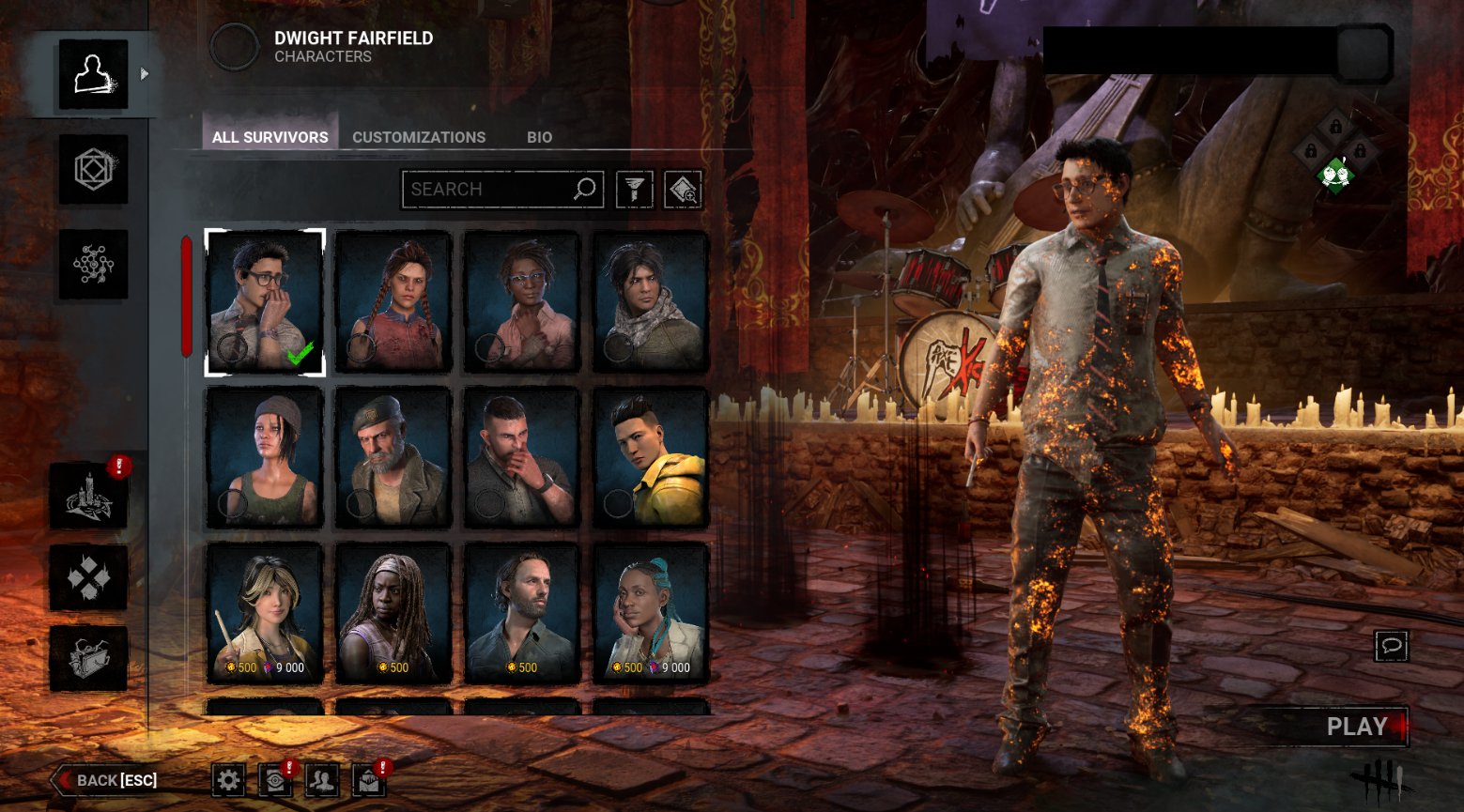
Task: Pick the survivor wearing a grey beanie
Action: click(265, 457)
